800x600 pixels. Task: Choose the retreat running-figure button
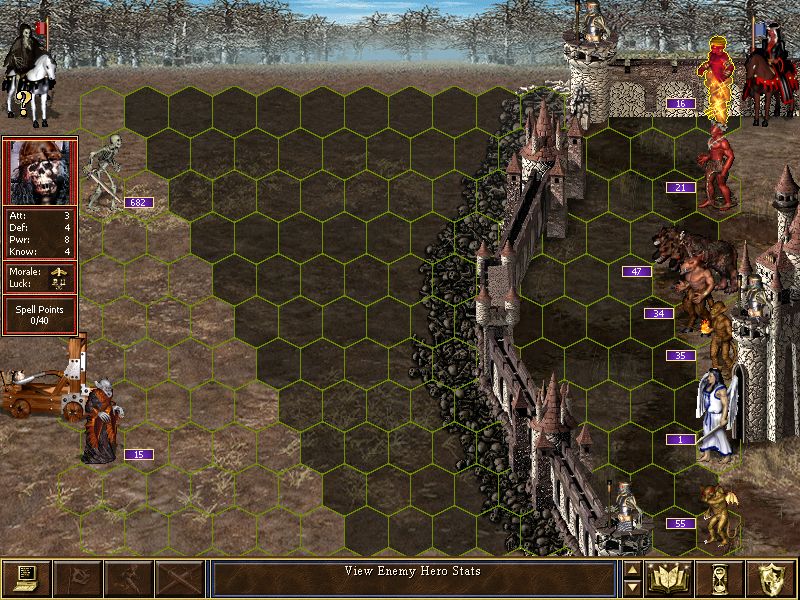pyautogui.click(x=128, y=577)
